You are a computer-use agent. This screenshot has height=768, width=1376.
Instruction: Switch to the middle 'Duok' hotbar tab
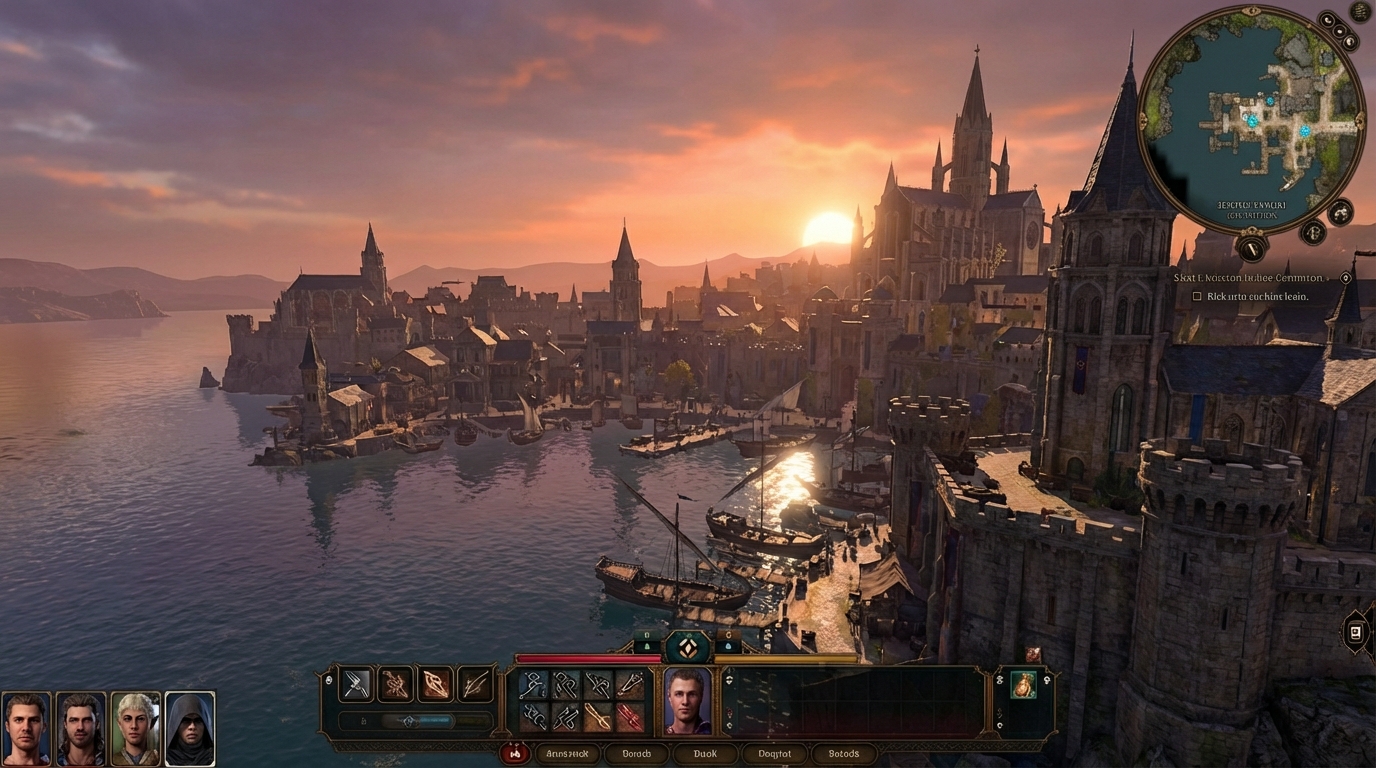(705, 754)
